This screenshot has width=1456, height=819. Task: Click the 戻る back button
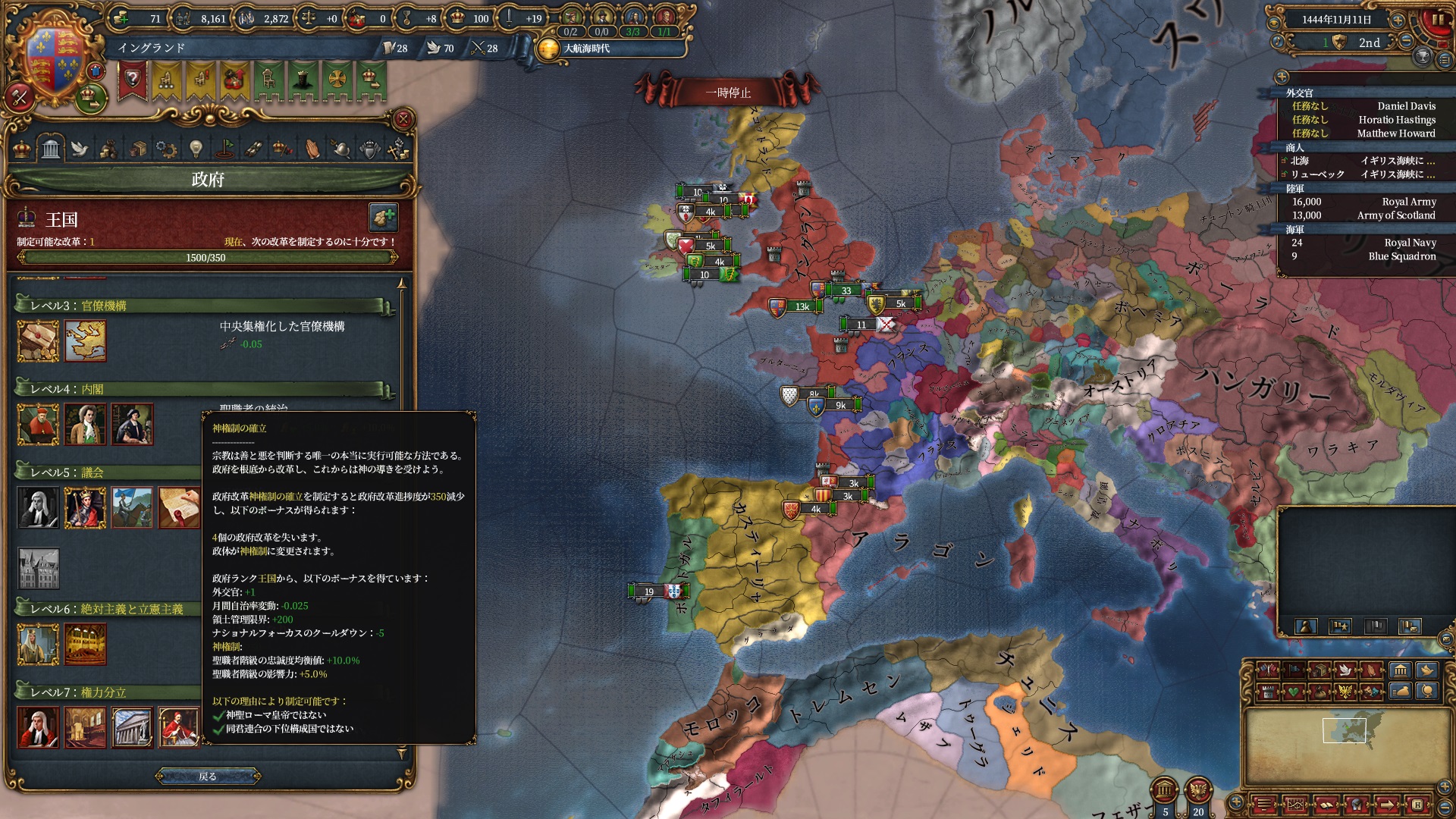point(208,776)
